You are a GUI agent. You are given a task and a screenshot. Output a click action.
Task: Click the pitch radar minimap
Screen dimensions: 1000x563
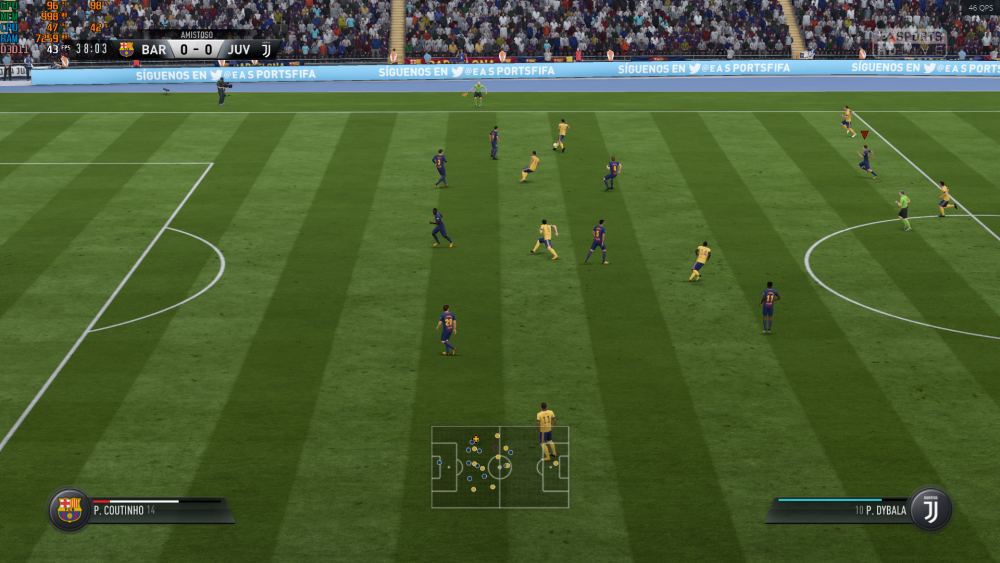500,467
